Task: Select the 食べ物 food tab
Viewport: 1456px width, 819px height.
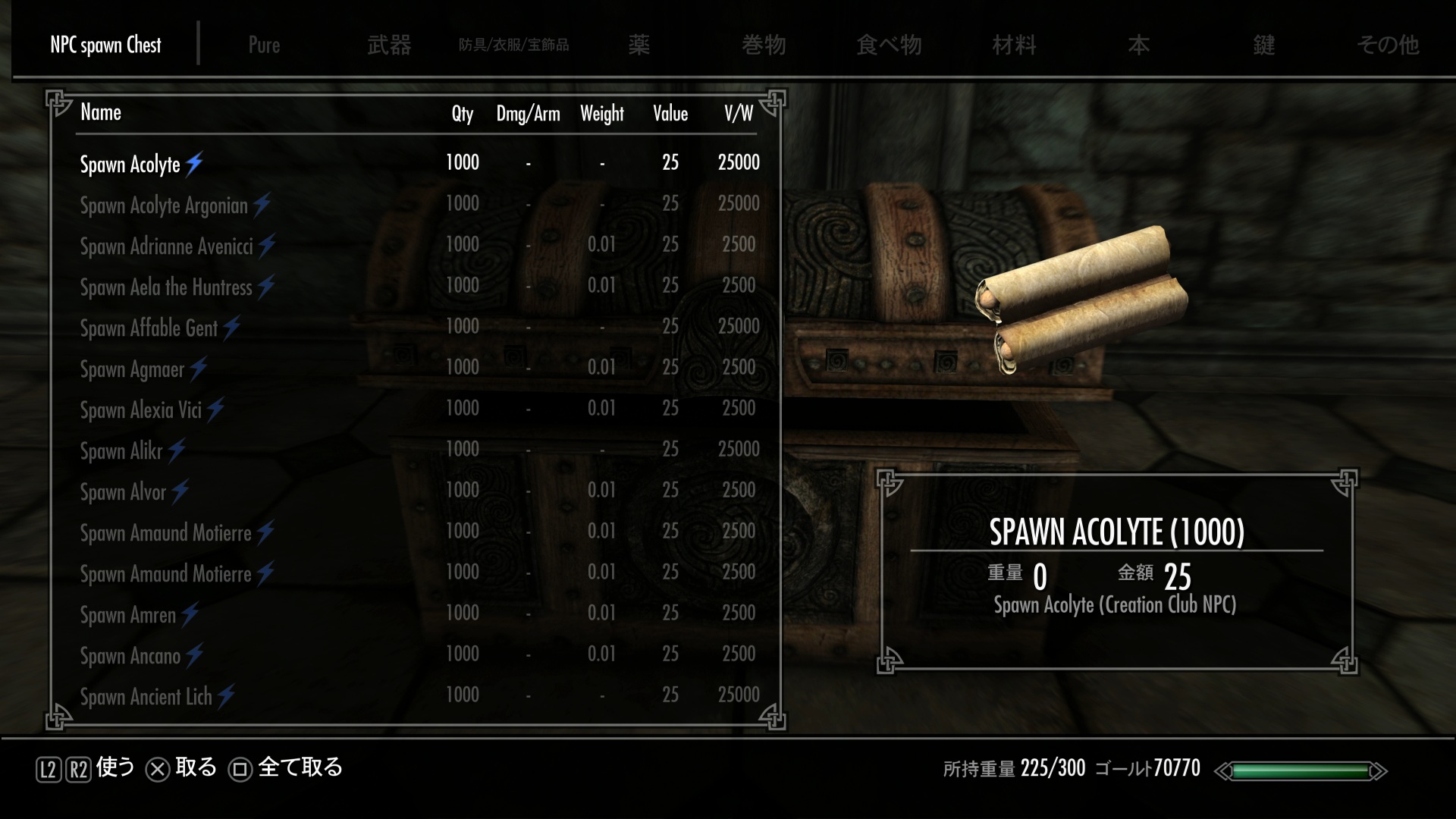Action: pyautogui.click(x=889, y=45)
